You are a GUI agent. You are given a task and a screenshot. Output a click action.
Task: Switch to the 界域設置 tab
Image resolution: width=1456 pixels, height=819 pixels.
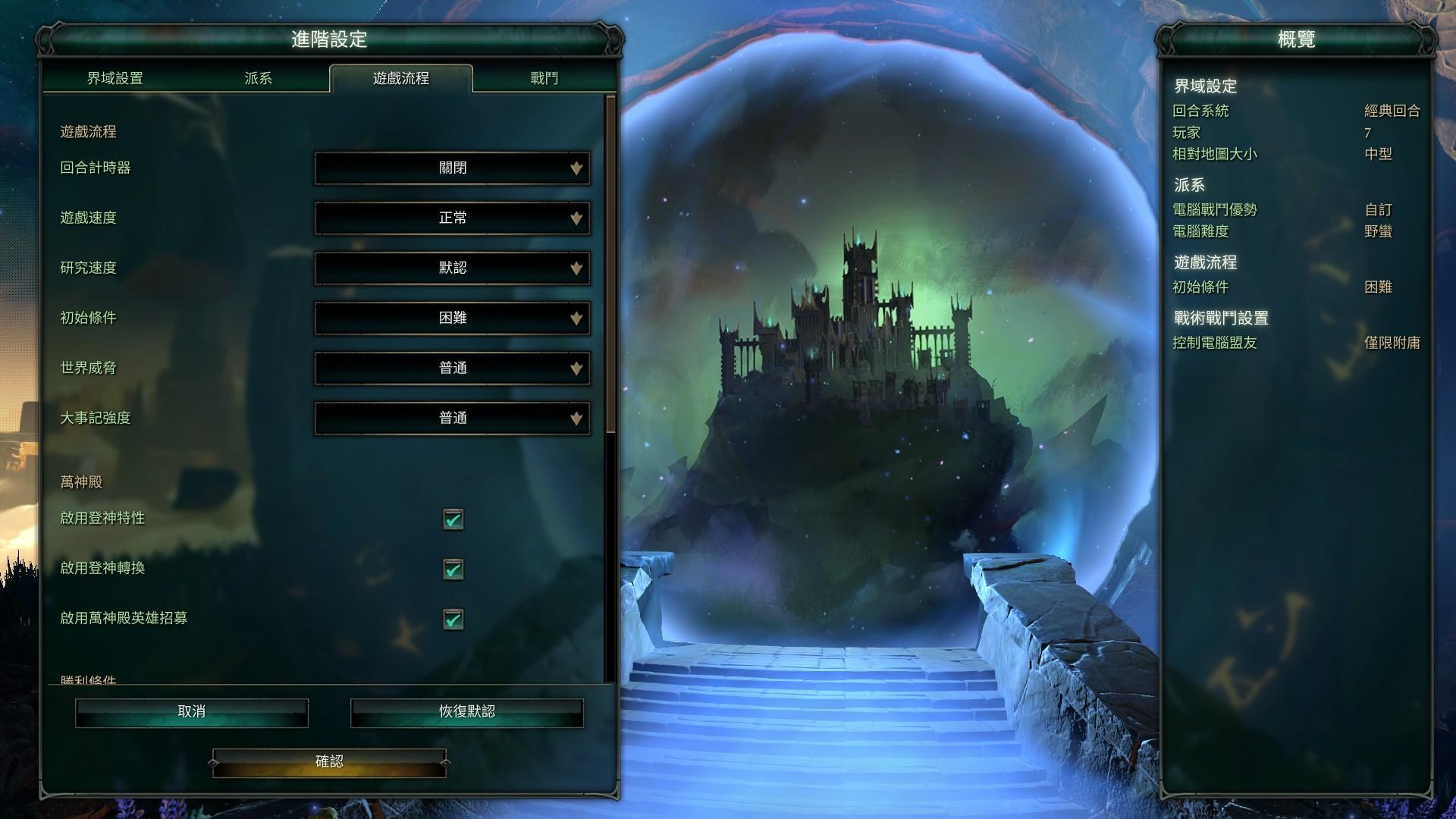(x=115, y=78)
